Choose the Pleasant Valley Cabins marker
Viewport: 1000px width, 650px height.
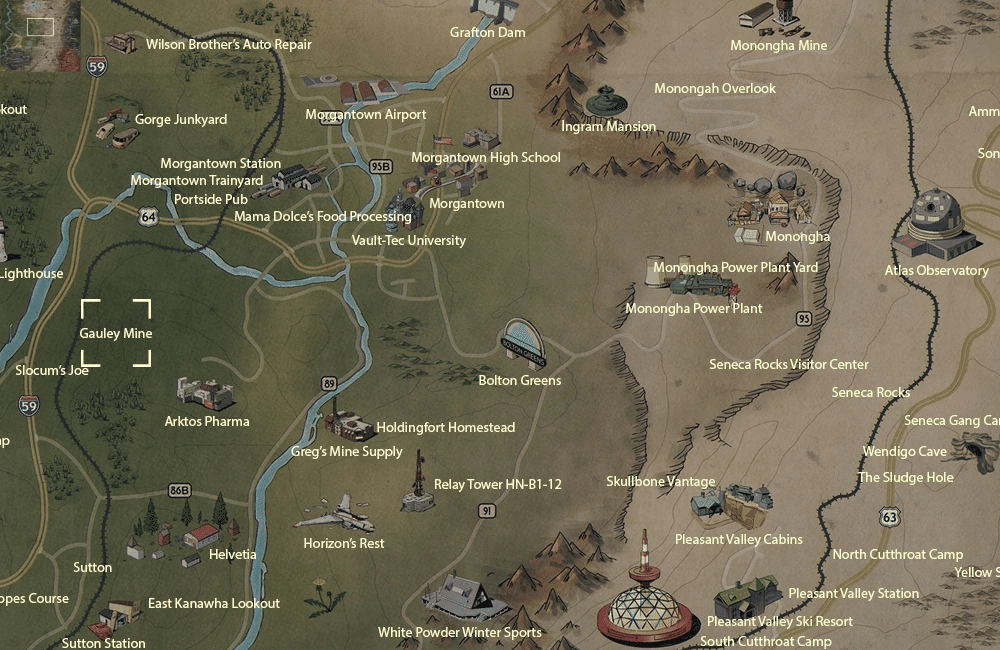[740, 505]
